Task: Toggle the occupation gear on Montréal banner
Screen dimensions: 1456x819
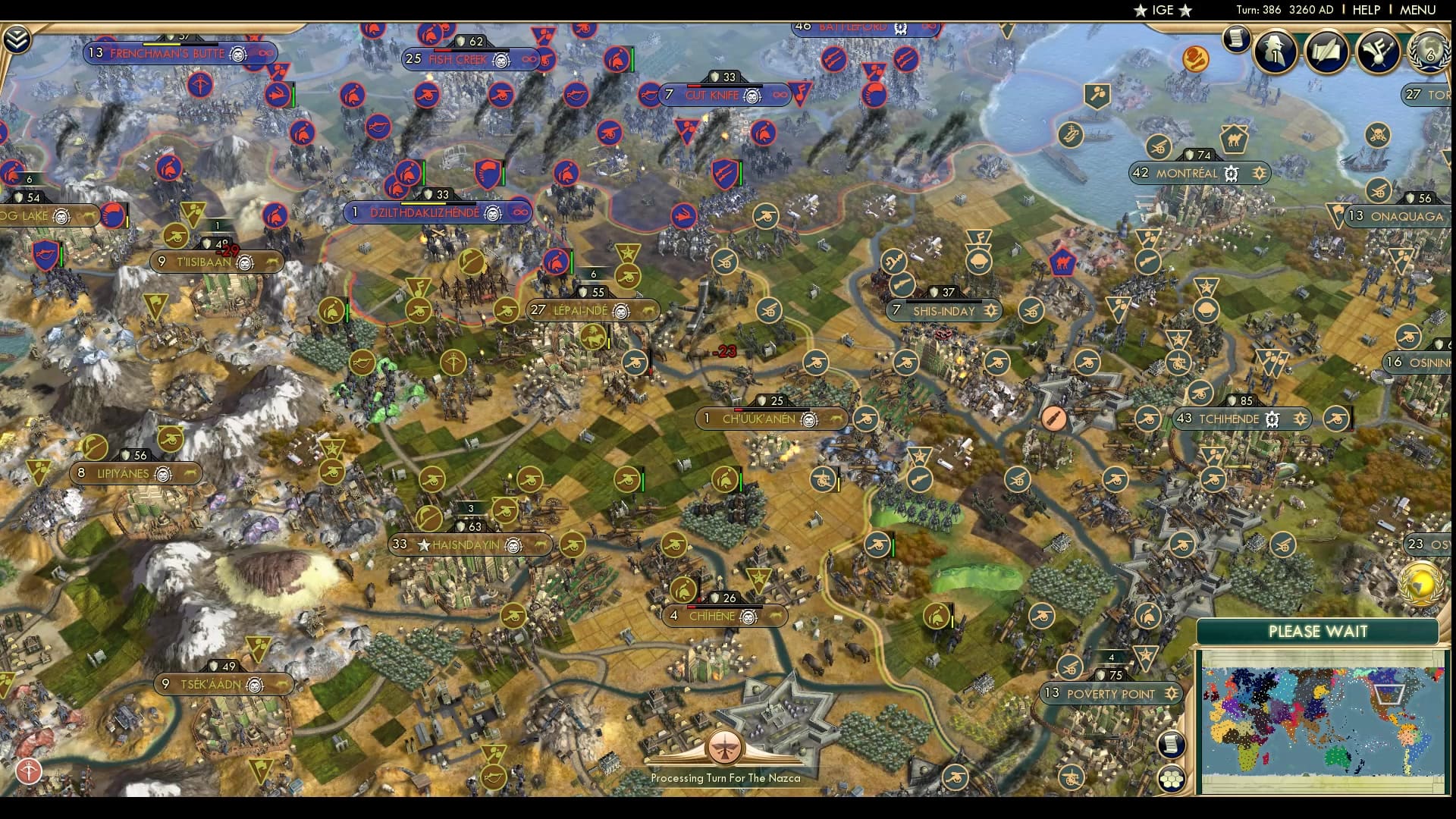Action: coord(1232,174)
